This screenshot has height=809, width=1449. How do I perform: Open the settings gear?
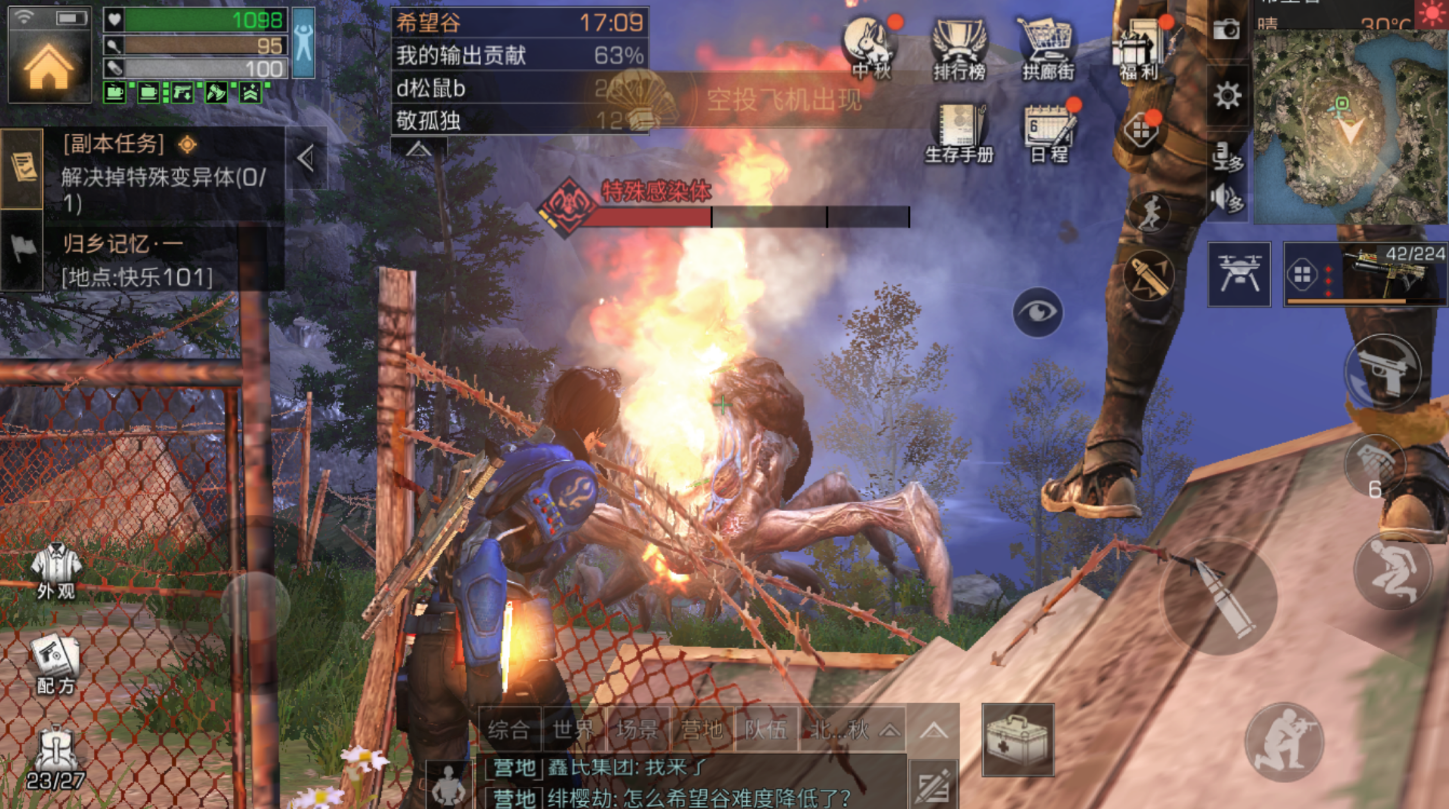click(x=1227, y=96)
